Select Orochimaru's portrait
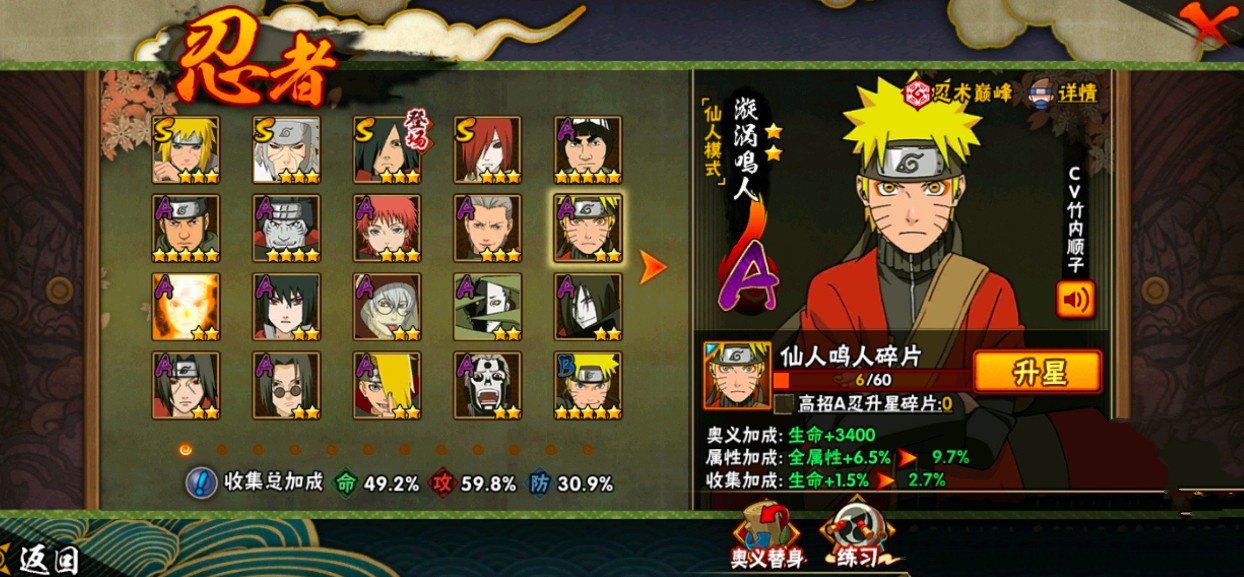The width and height of the screenshot is (1244, 577). tap(588, 307)
